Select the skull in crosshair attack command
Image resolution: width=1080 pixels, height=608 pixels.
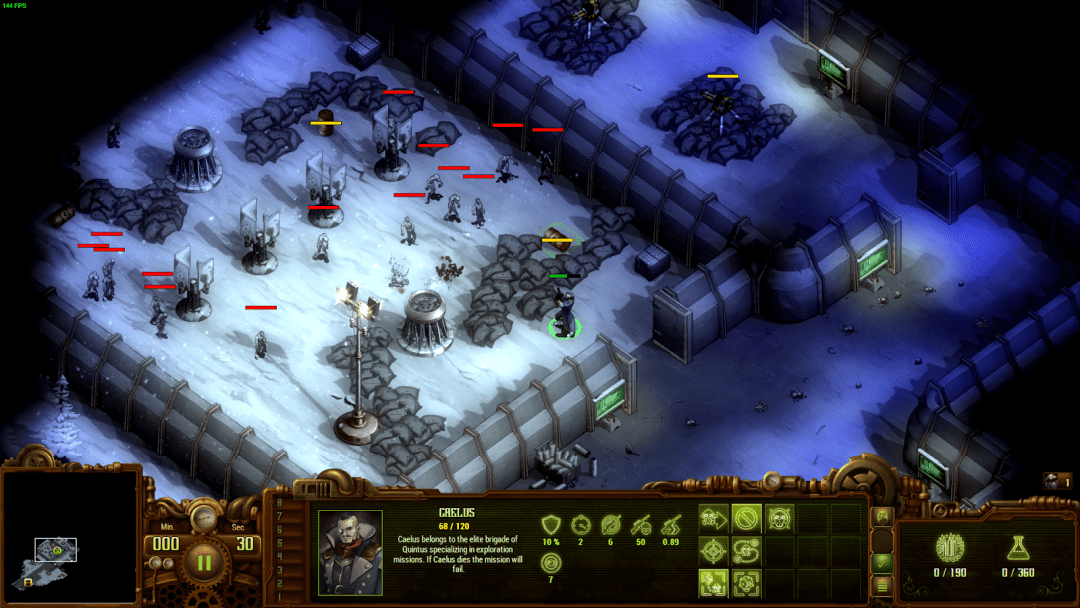pyautogui.click(x=779, y=518)
